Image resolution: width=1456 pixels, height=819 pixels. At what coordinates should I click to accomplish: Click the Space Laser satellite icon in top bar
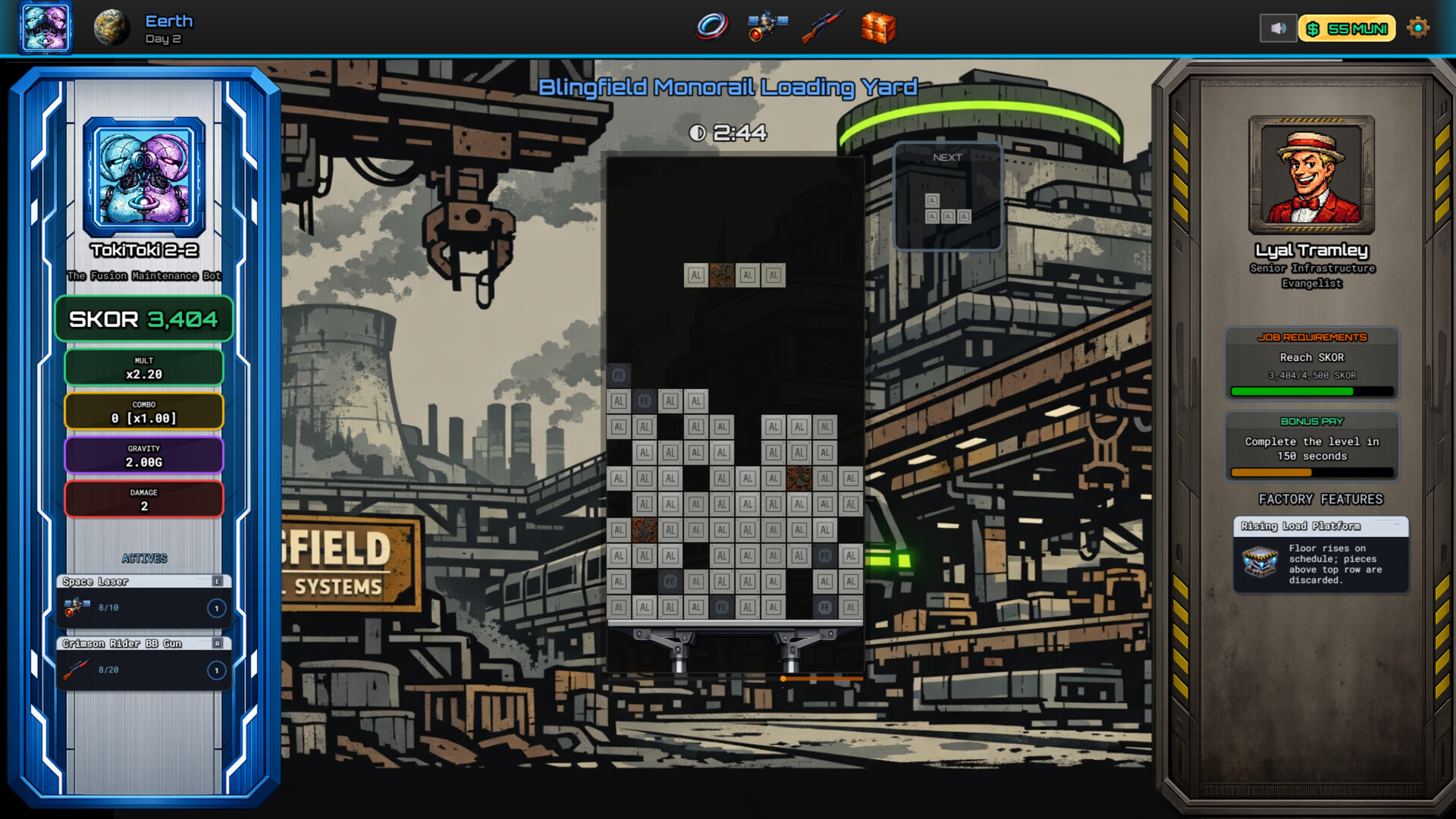(766, 27)
